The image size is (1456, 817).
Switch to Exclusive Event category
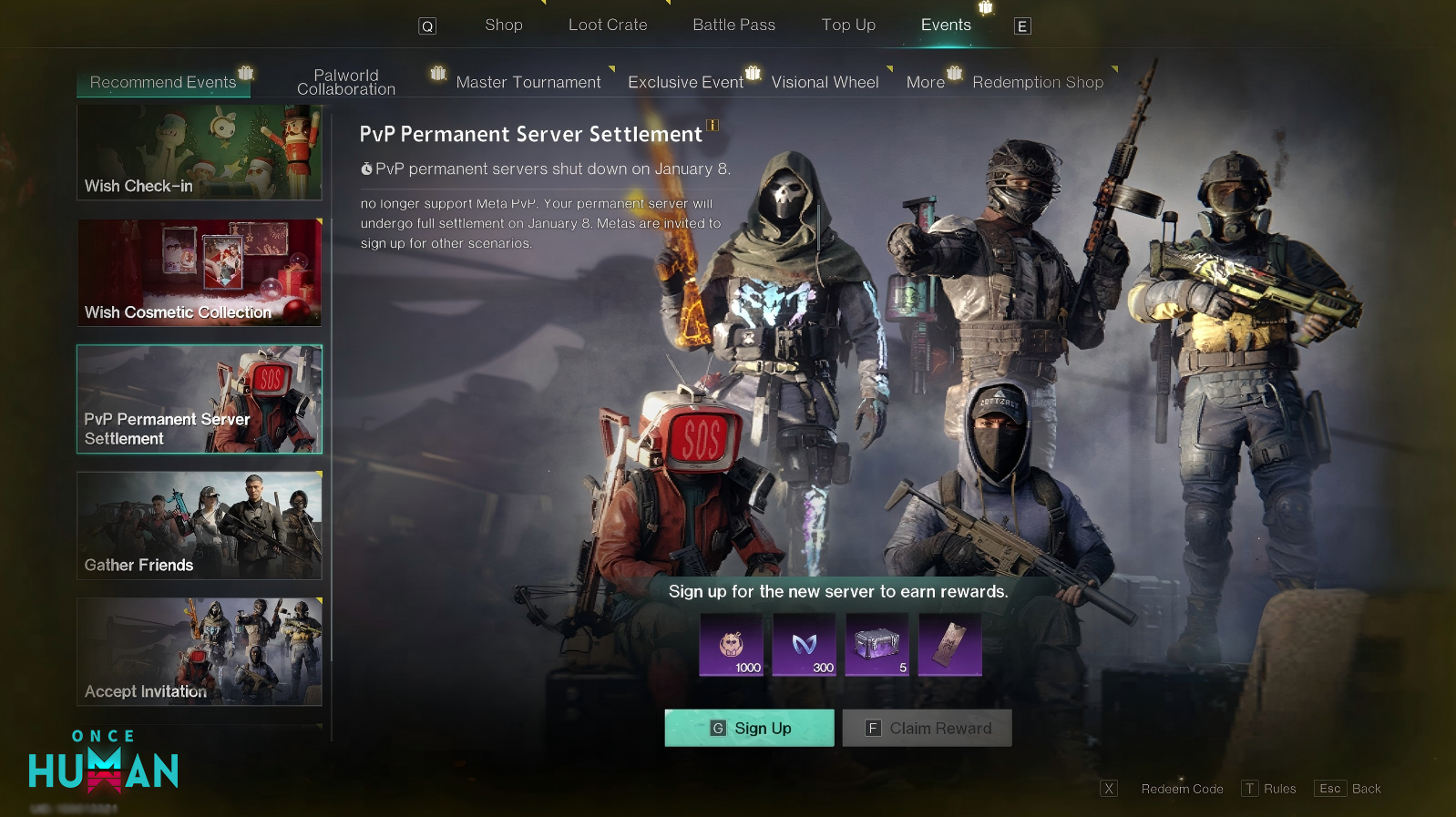[x=685, y=83]
